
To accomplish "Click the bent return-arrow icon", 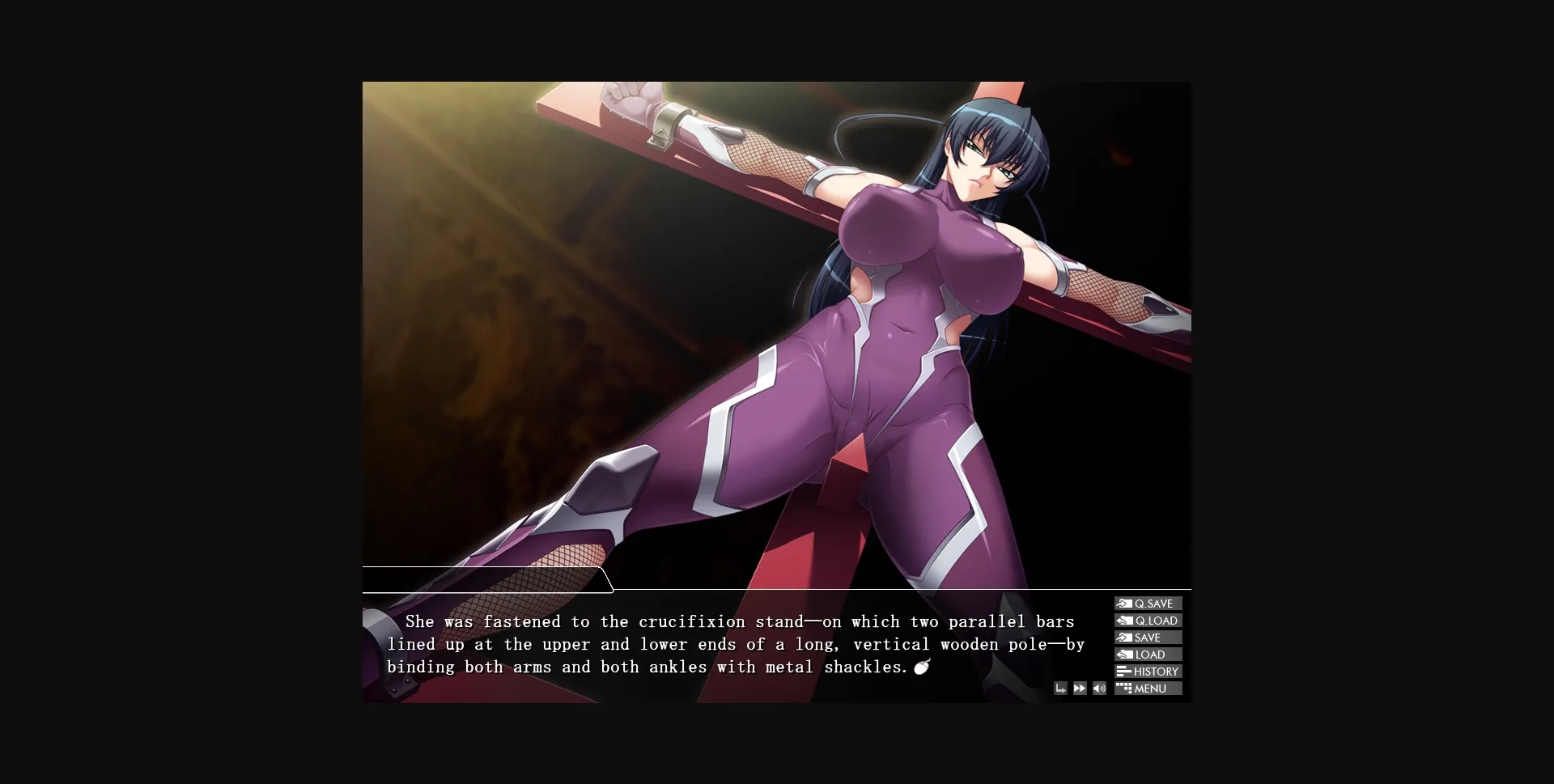I will click(1061, 689).
